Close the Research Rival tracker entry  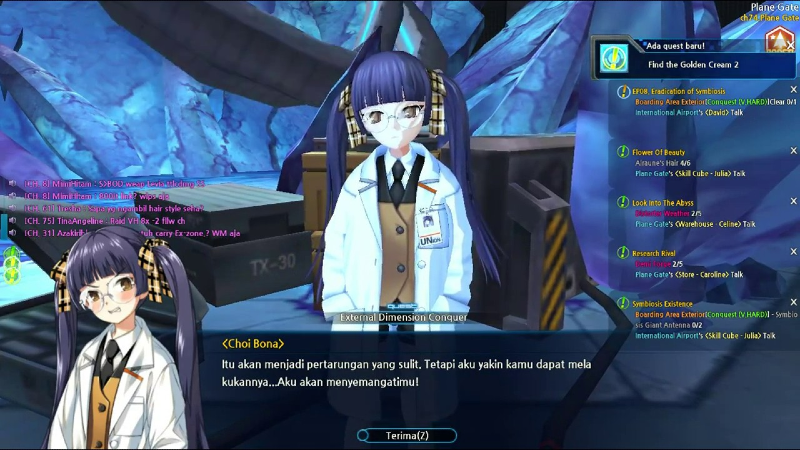(794, 252)
